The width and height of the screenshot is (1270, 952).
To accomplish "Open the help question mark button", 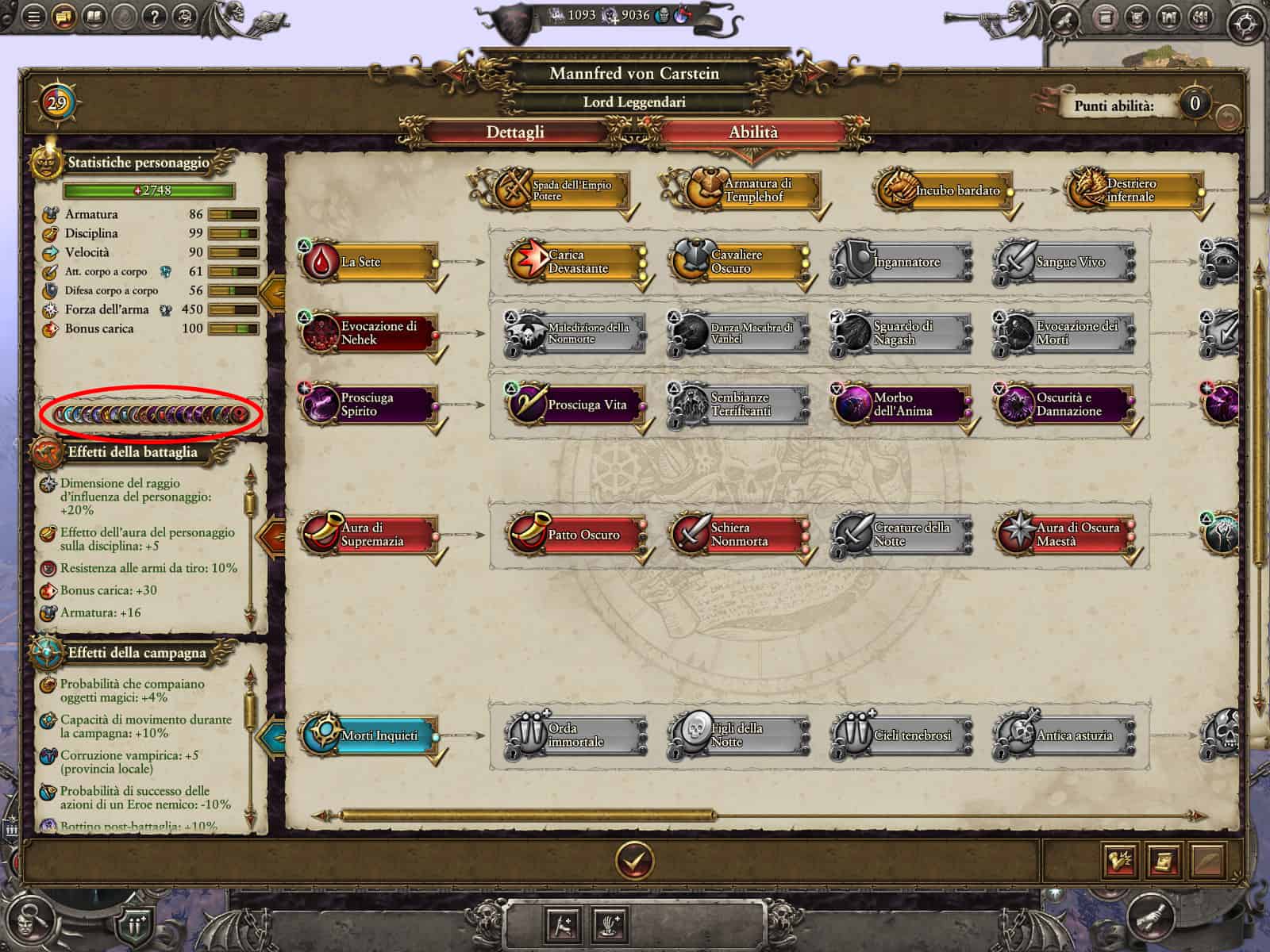I will pyautogui.click(x=155, y=16).
